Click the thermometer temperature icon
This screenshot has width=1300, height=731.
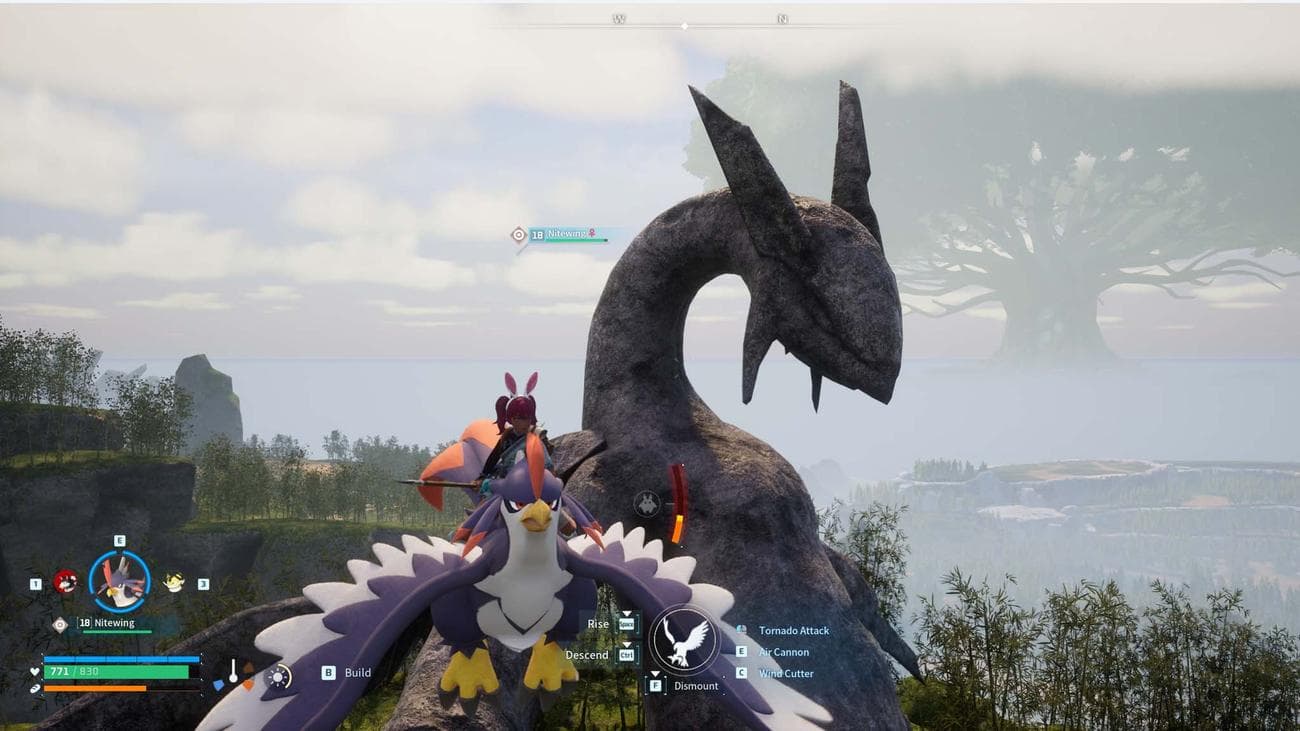click(233, 671)
